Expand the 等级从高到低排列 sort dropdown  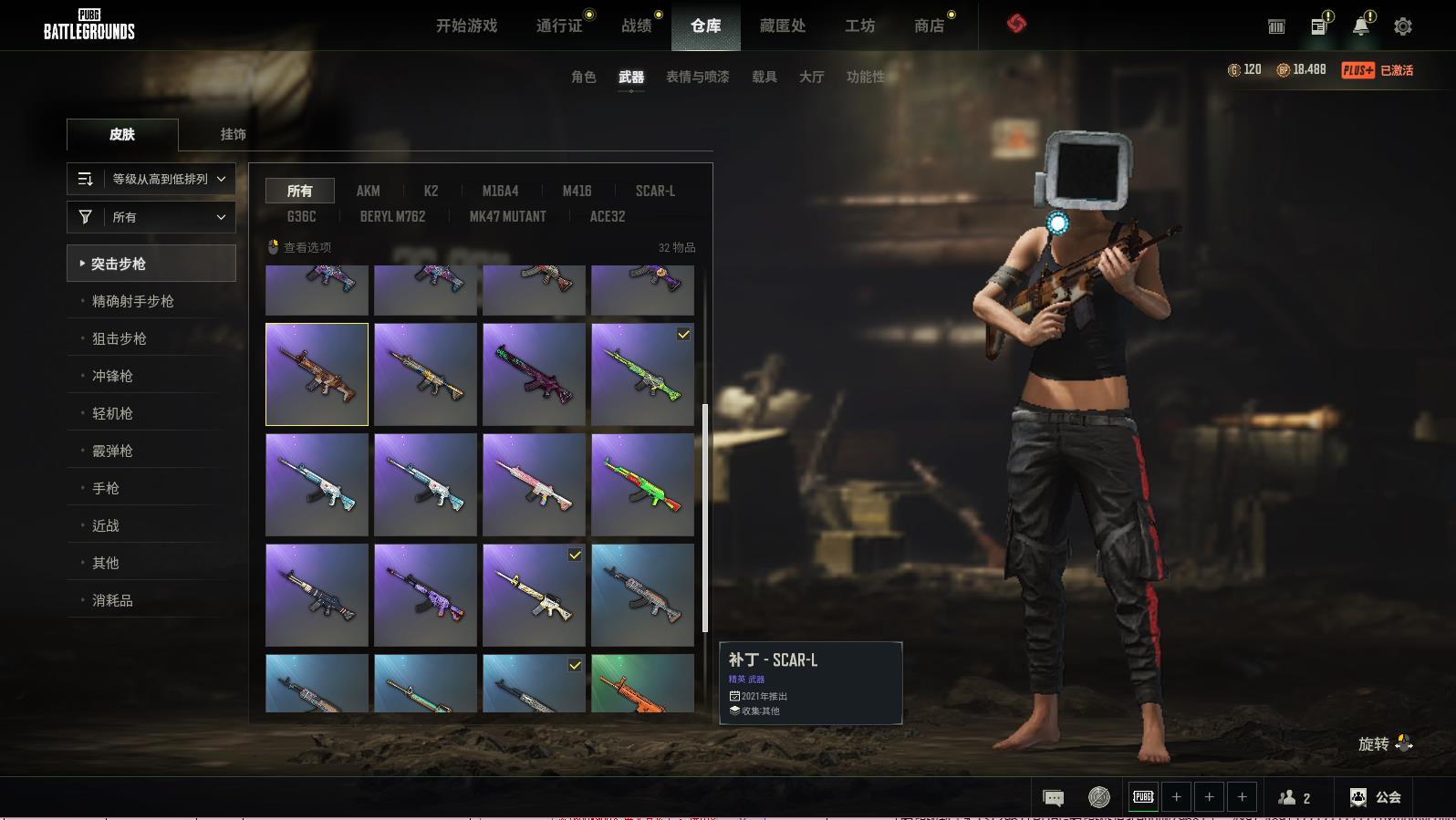(x=151, y=179)
